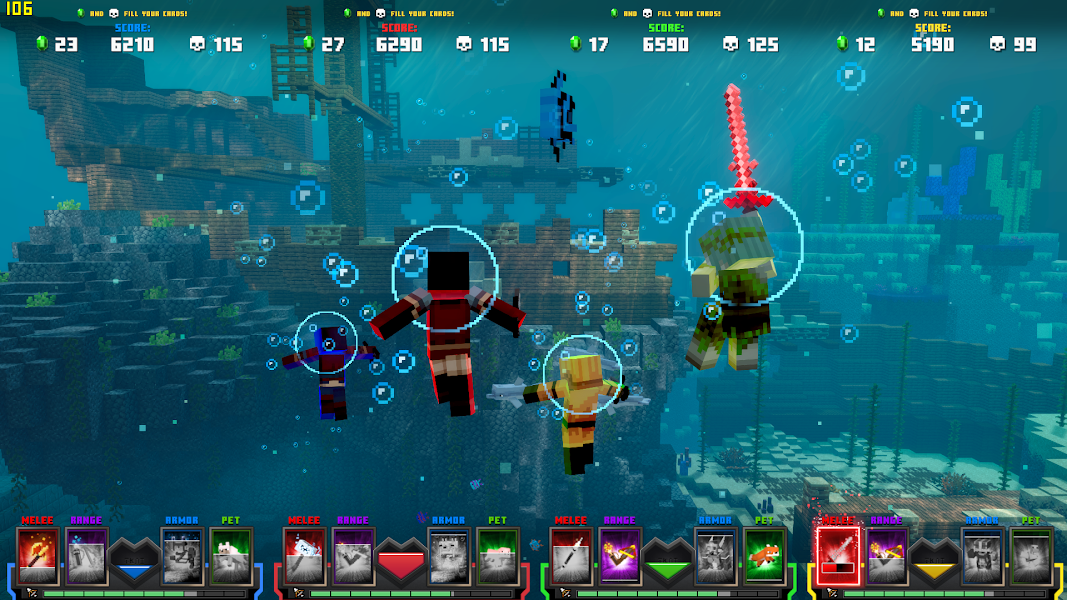This screenshot has width=1067, height=600.
Task: Select the blue player's Armor card
Action: tap(182, 556)
